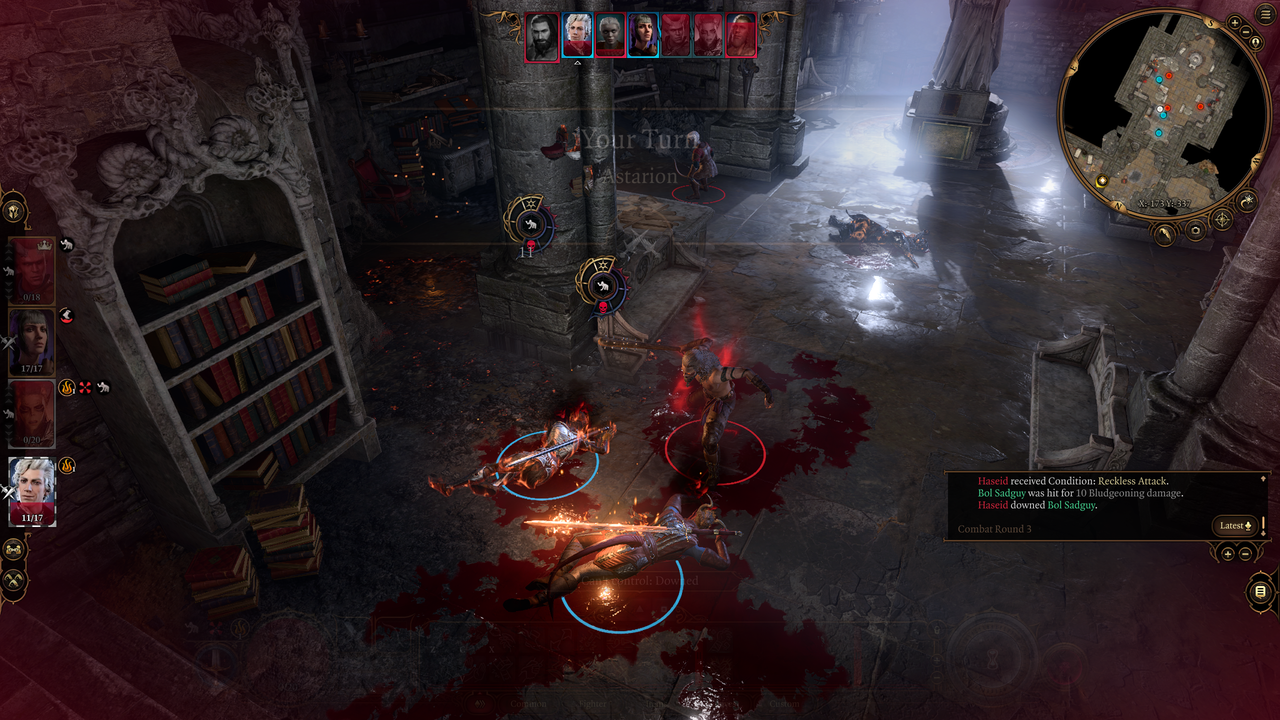The image size is (1280, 720).
Task: Shrink the combat log with minus button
Action: [1245, 553]
